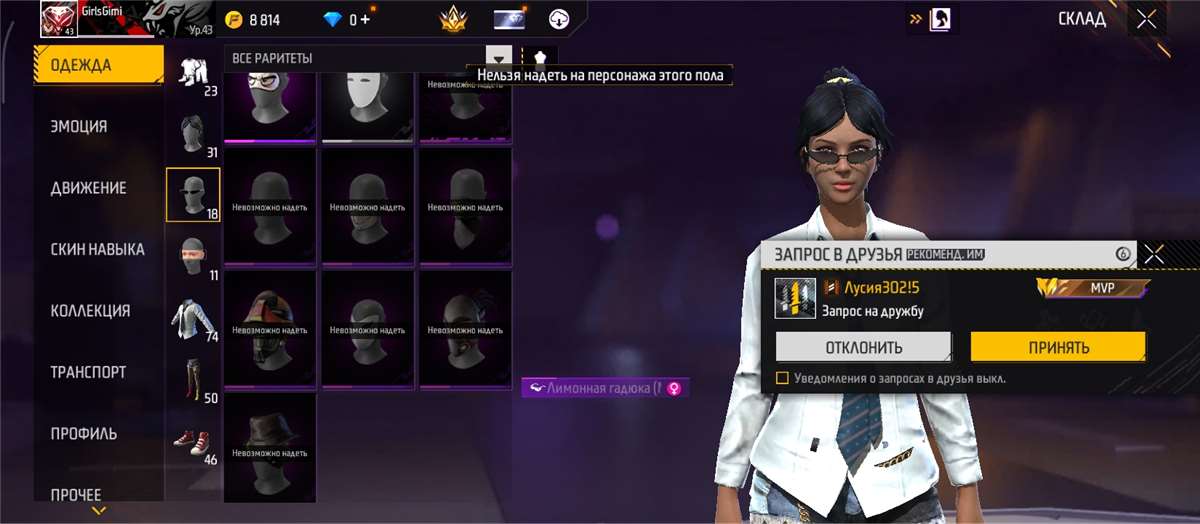This screenshot has width=1200, height=524.
Task: Open the pants category with 50 items
Action: pos(192,378)
